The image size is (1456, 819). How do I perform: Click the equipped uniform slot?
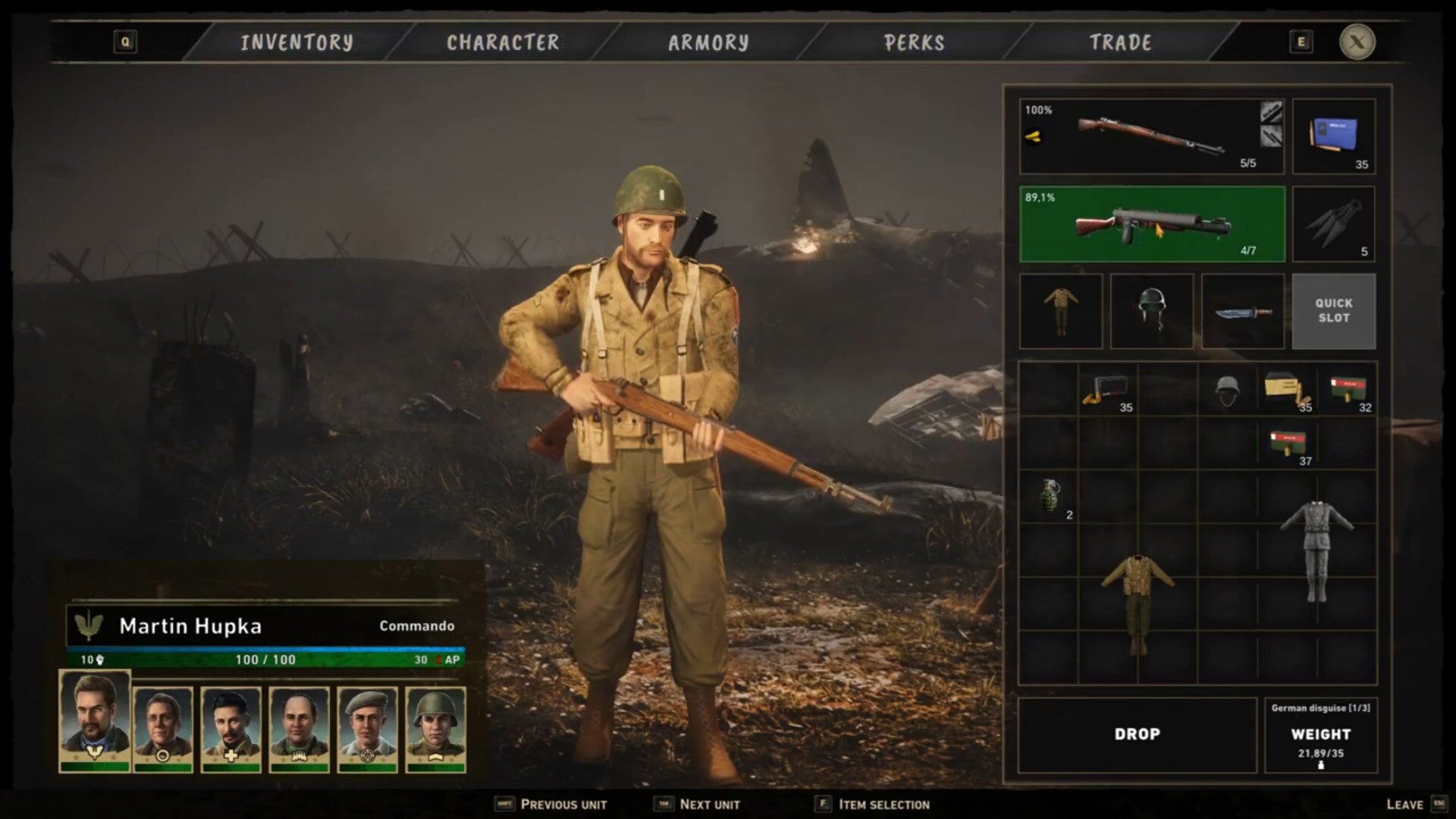(1060, 311)
